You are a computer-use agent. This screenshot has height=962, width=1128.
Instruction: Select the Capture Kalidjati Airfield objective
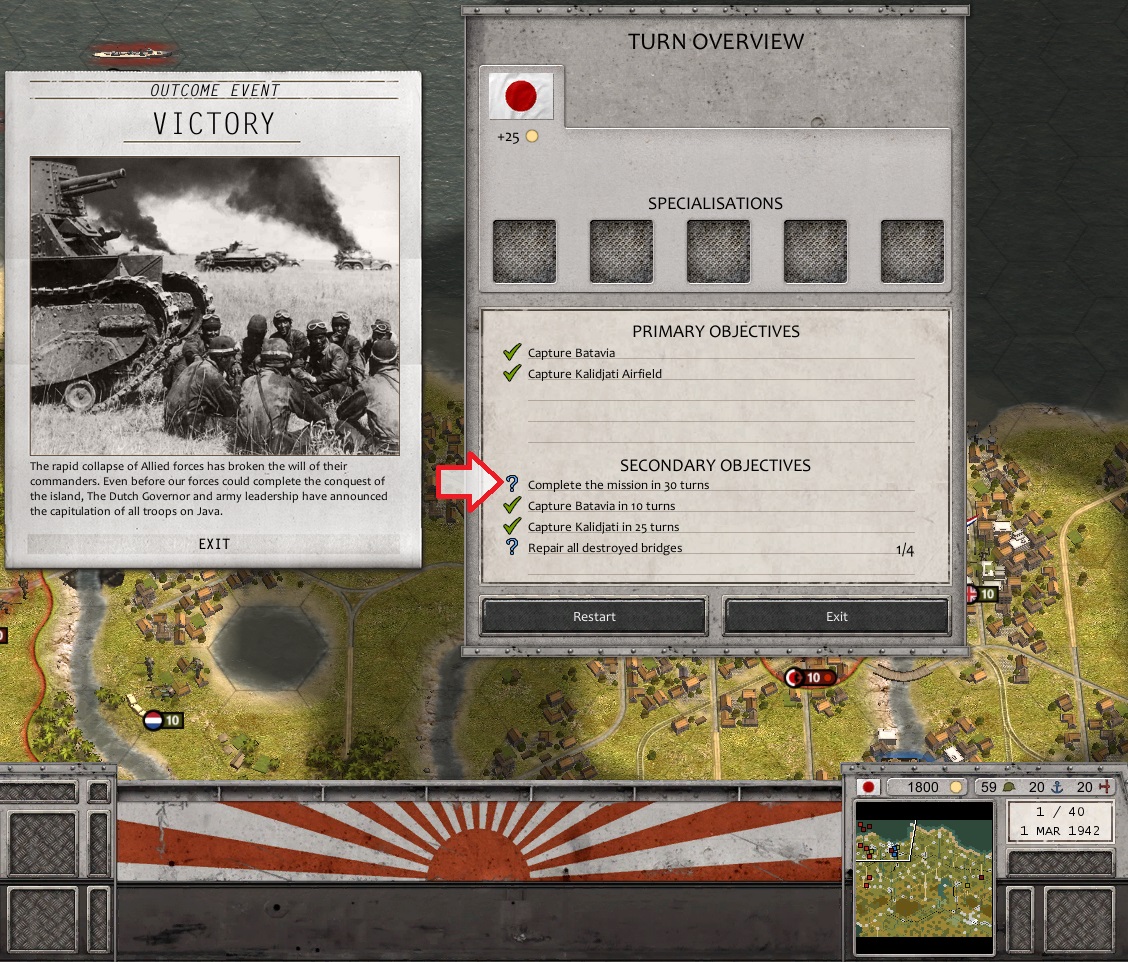point(595,374)
